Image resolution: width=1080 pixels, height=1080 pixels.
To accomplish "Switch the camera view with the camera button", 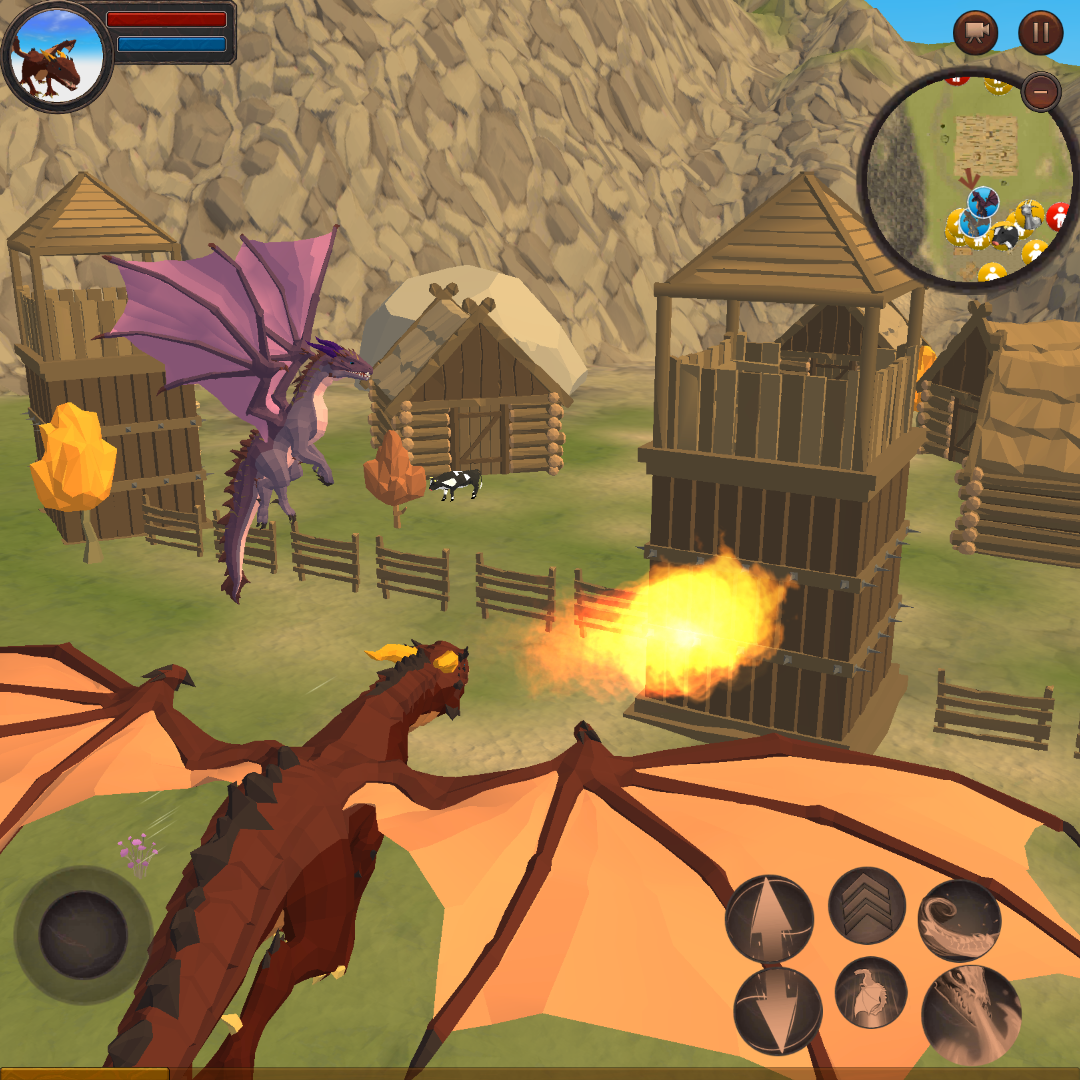I will [975, 33].
